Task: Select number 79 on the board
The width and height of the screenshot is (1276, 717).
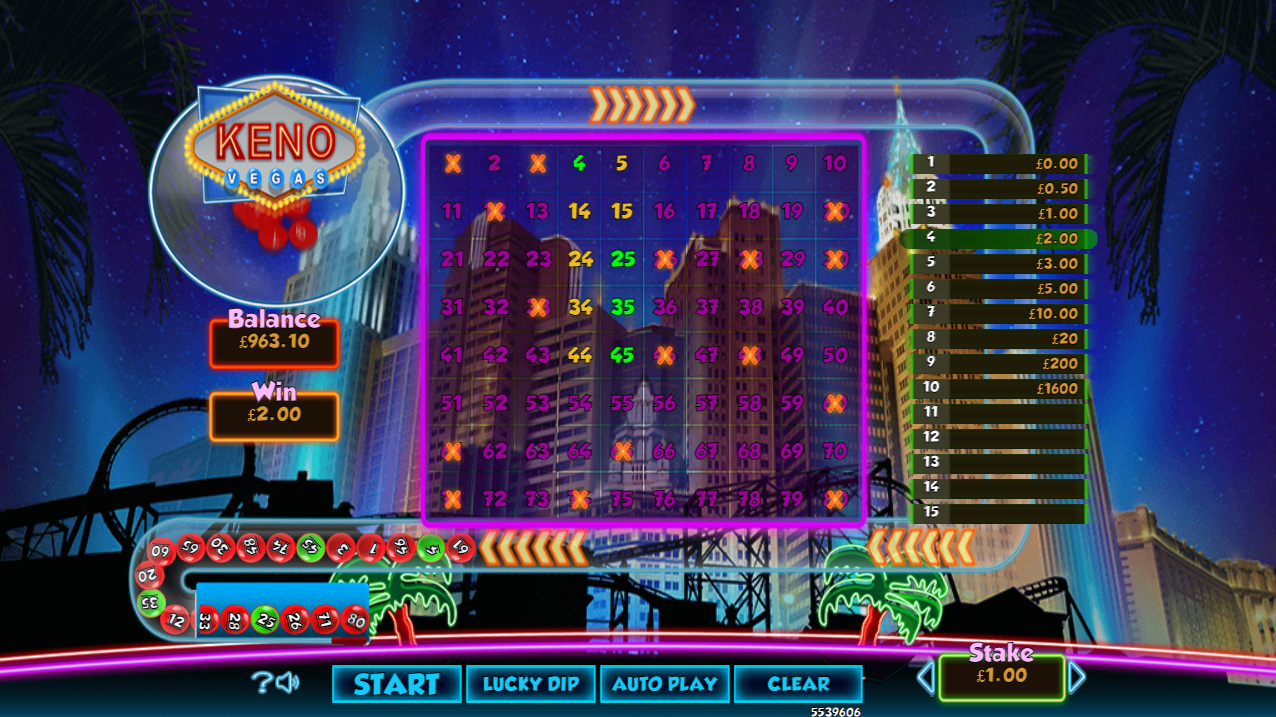Action: [x=792, y=499]
